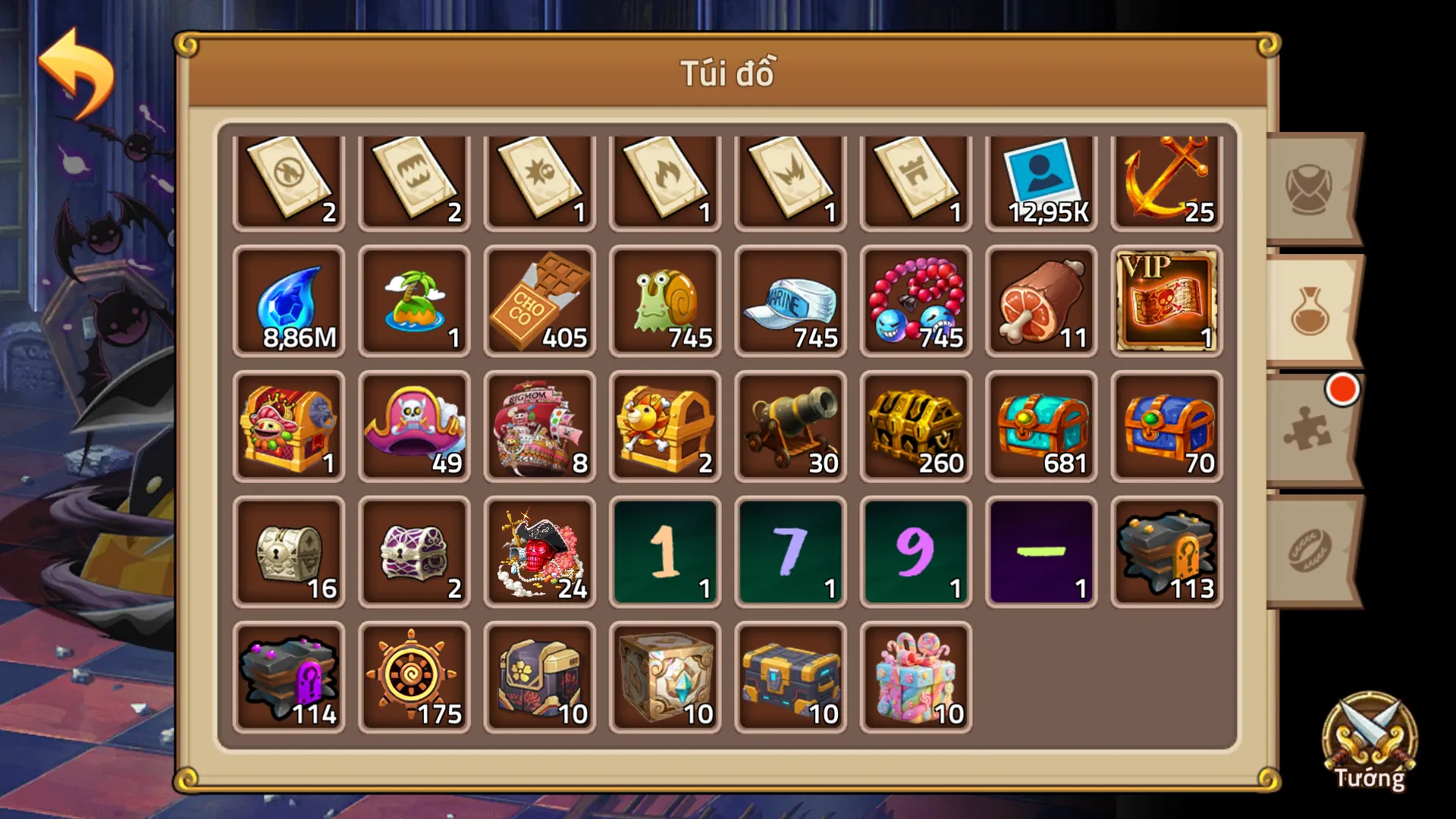Open the teal chest with count 681

1040,427
